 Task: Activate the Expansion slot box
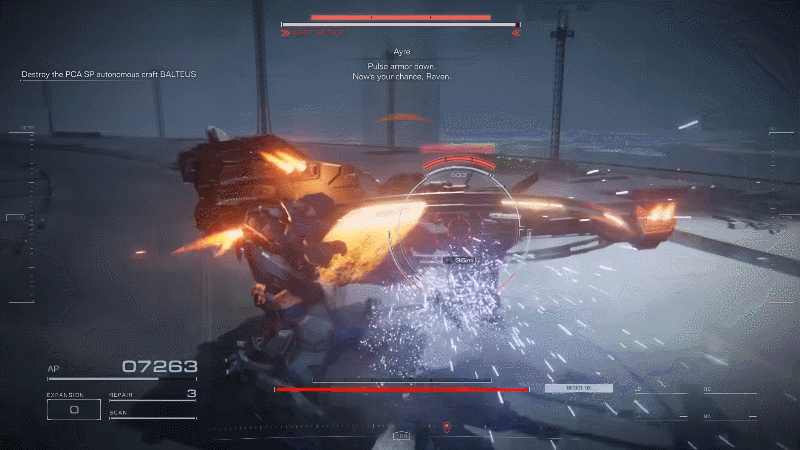[x=74, y=409]
